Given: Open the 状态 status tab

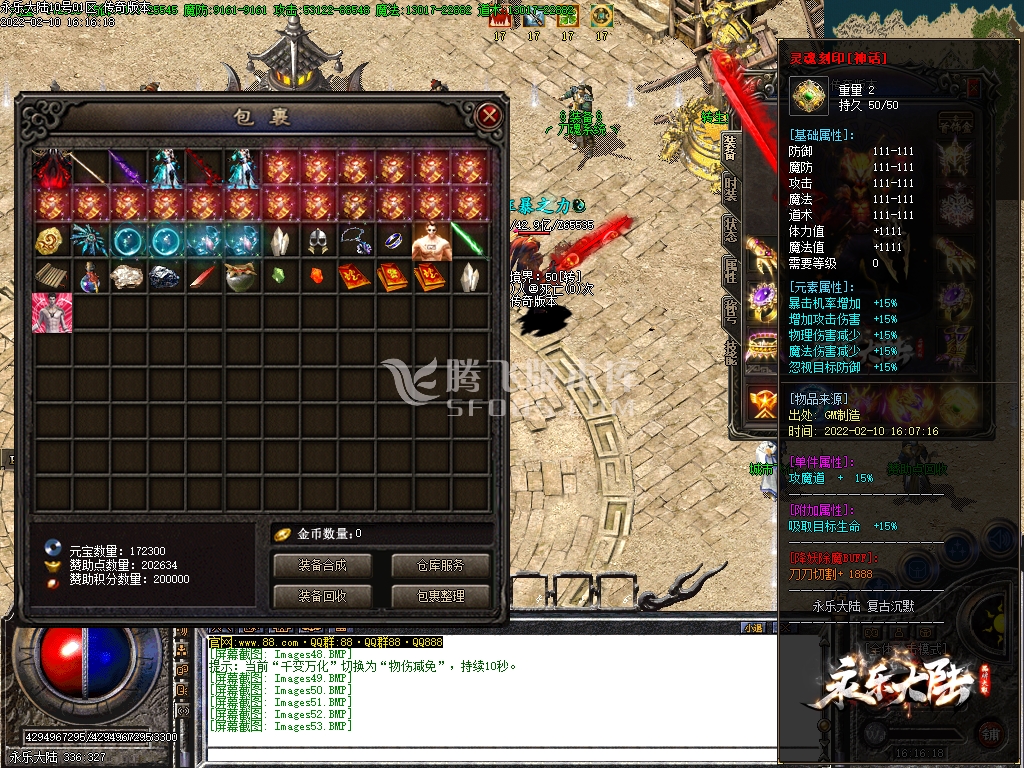Looking at the screenshot, I should (x=730, y=229).
